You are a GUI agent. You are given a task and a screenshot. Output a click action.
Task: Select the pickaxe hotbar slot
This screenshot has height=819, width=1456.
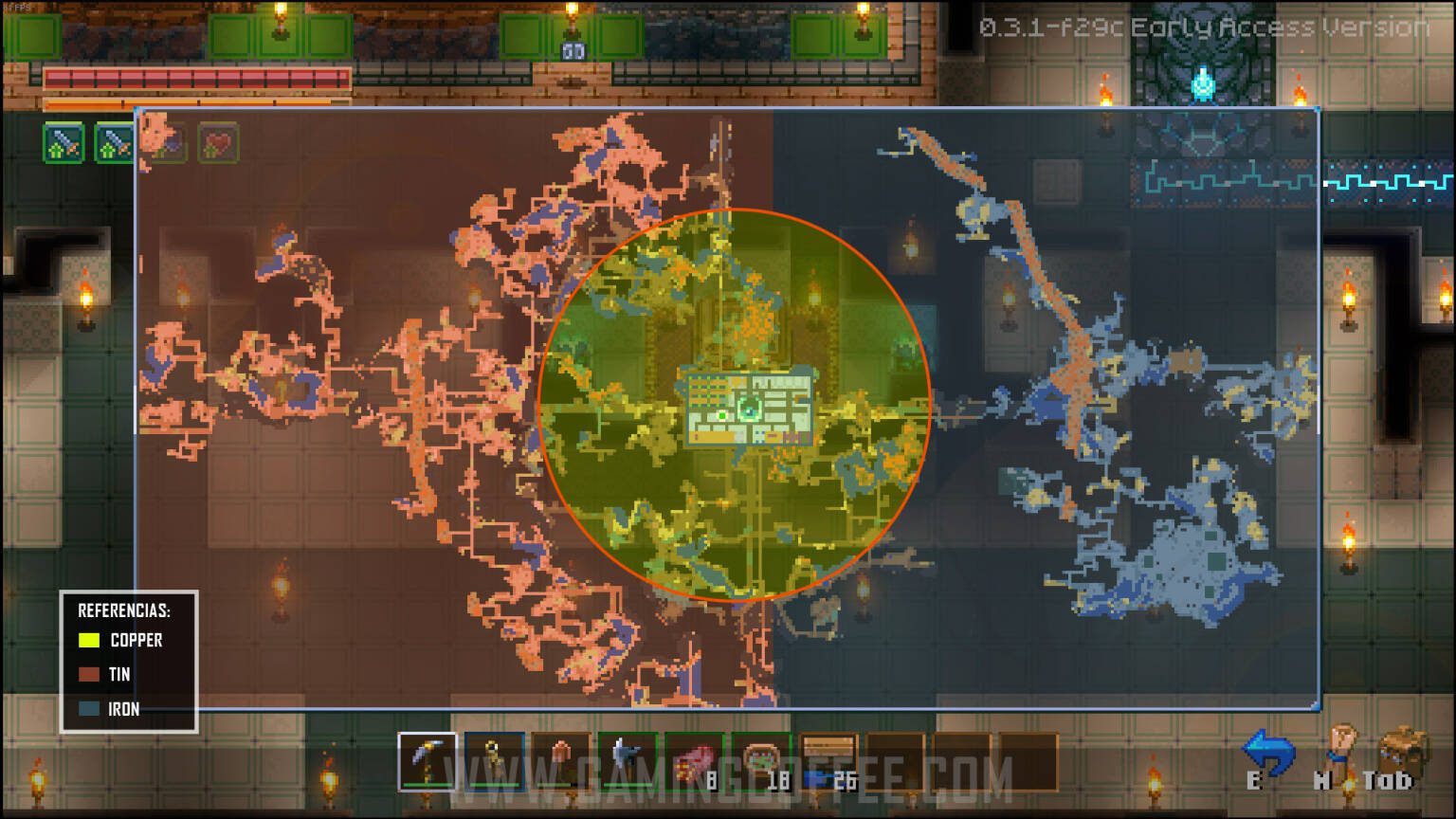pyautogui.click(x=427, y=760)
